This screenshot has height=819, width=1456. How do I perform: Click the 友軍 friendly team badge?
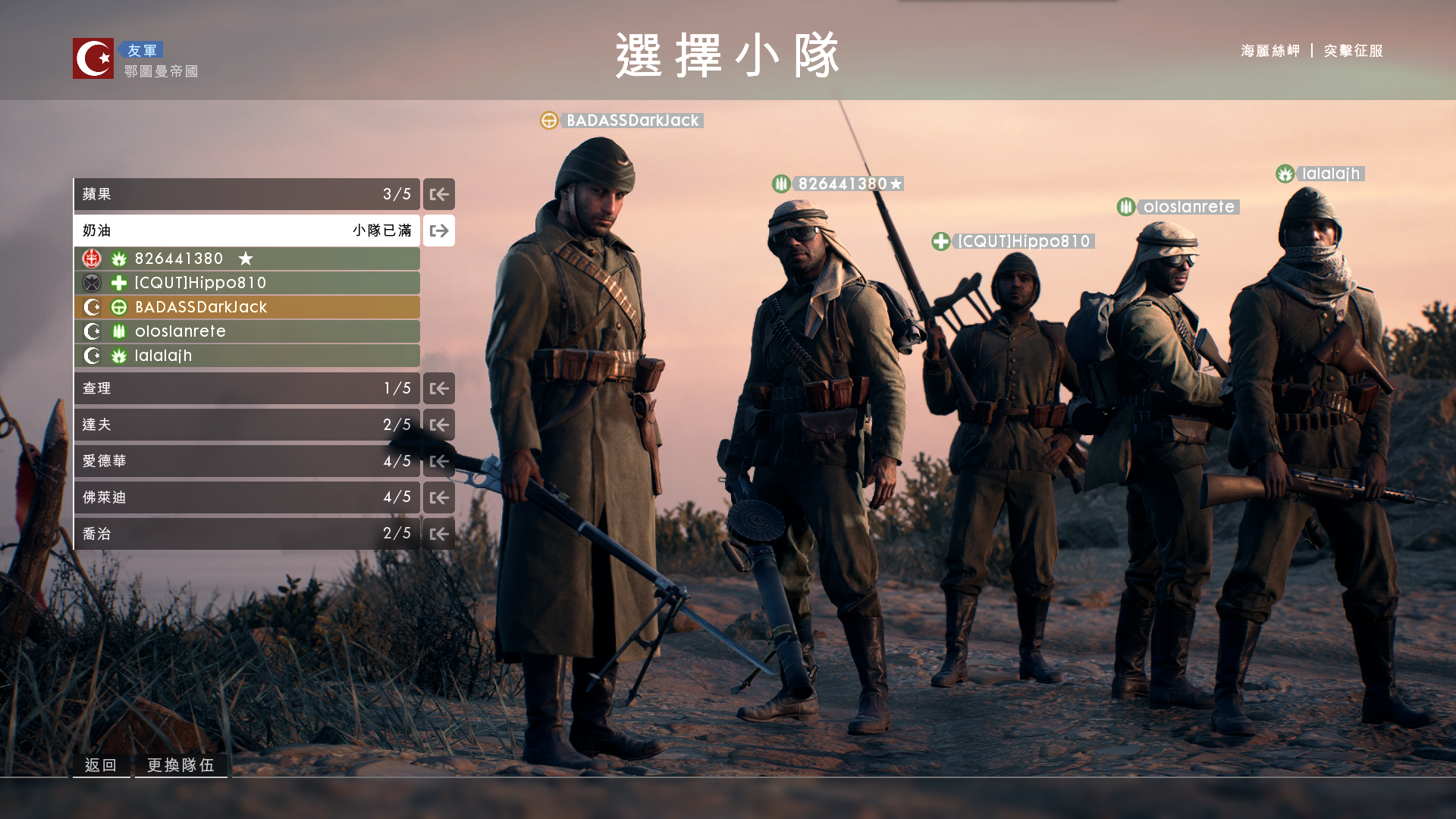[143, 49]
